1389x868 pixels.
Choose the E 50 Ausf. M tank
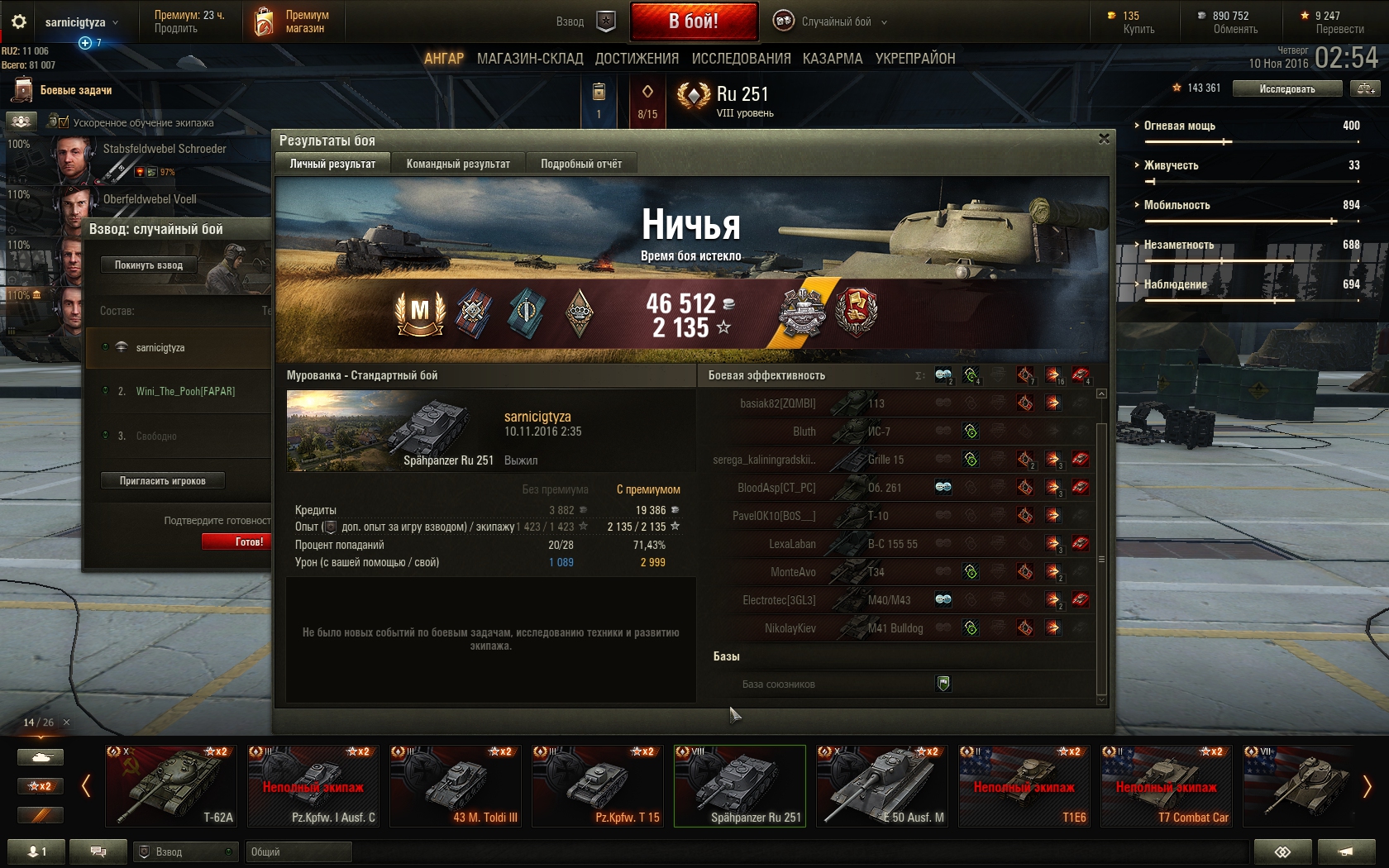[882, 785]
